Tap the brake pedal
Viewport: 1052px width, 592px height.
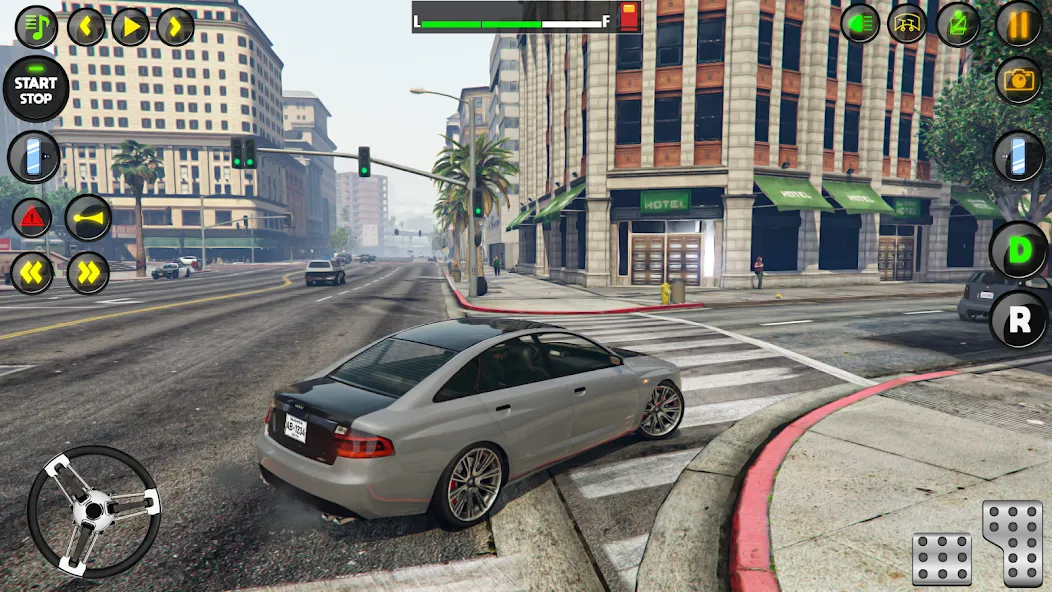941,558
